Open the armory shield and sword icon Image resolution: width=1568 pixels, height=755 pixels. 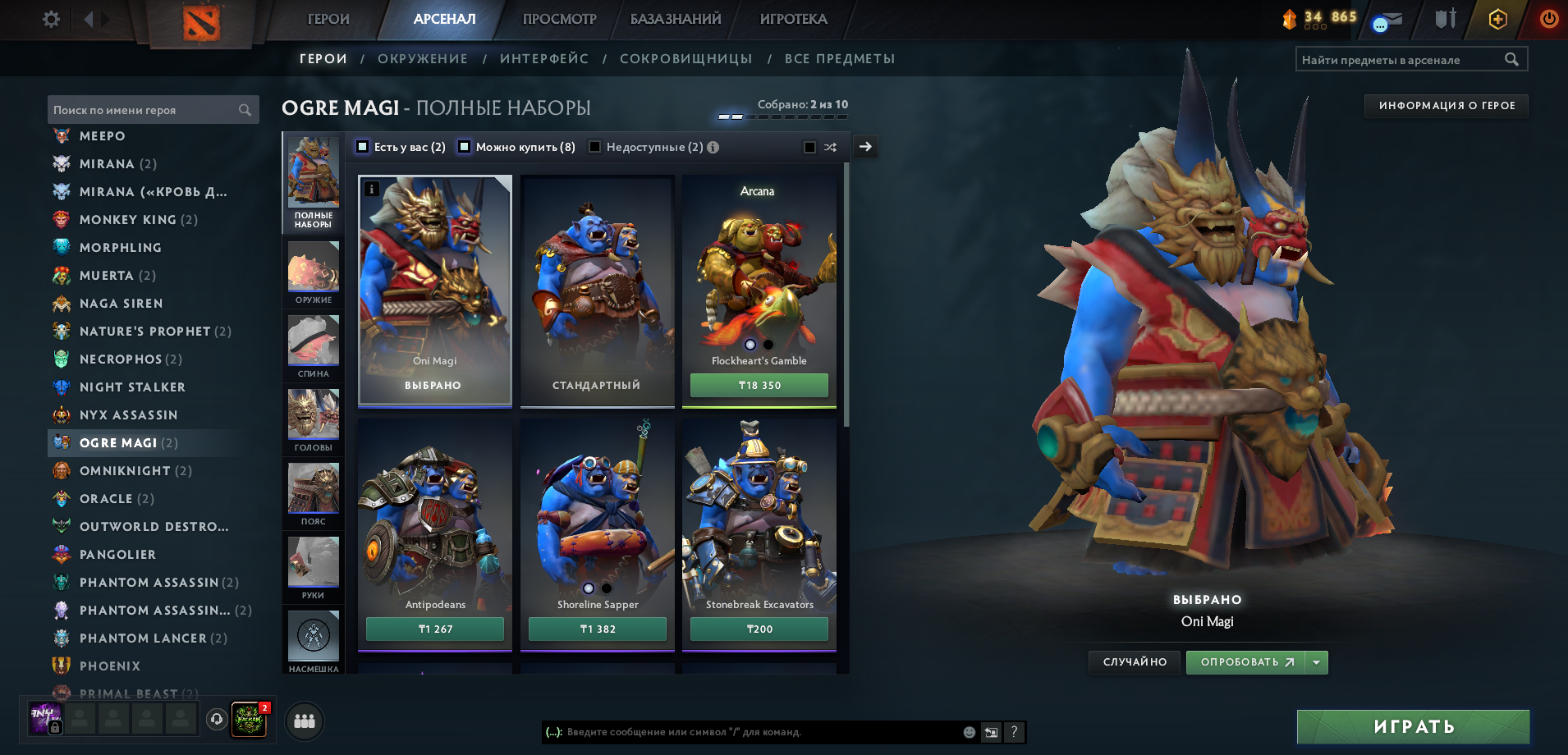point(1442,18)
